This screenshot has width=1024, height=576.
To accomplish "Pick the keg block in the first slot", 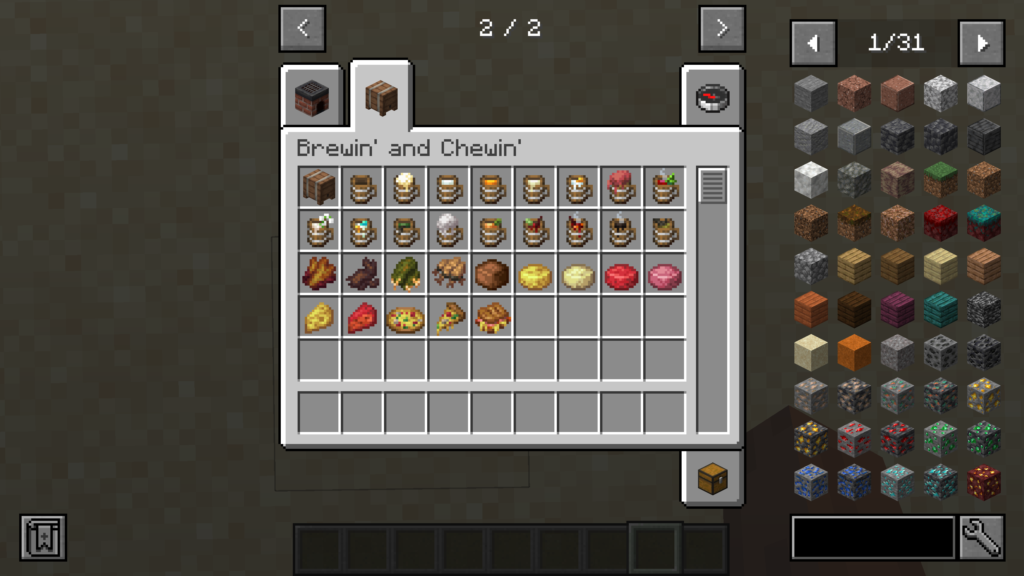I will (x=319, y=187).
